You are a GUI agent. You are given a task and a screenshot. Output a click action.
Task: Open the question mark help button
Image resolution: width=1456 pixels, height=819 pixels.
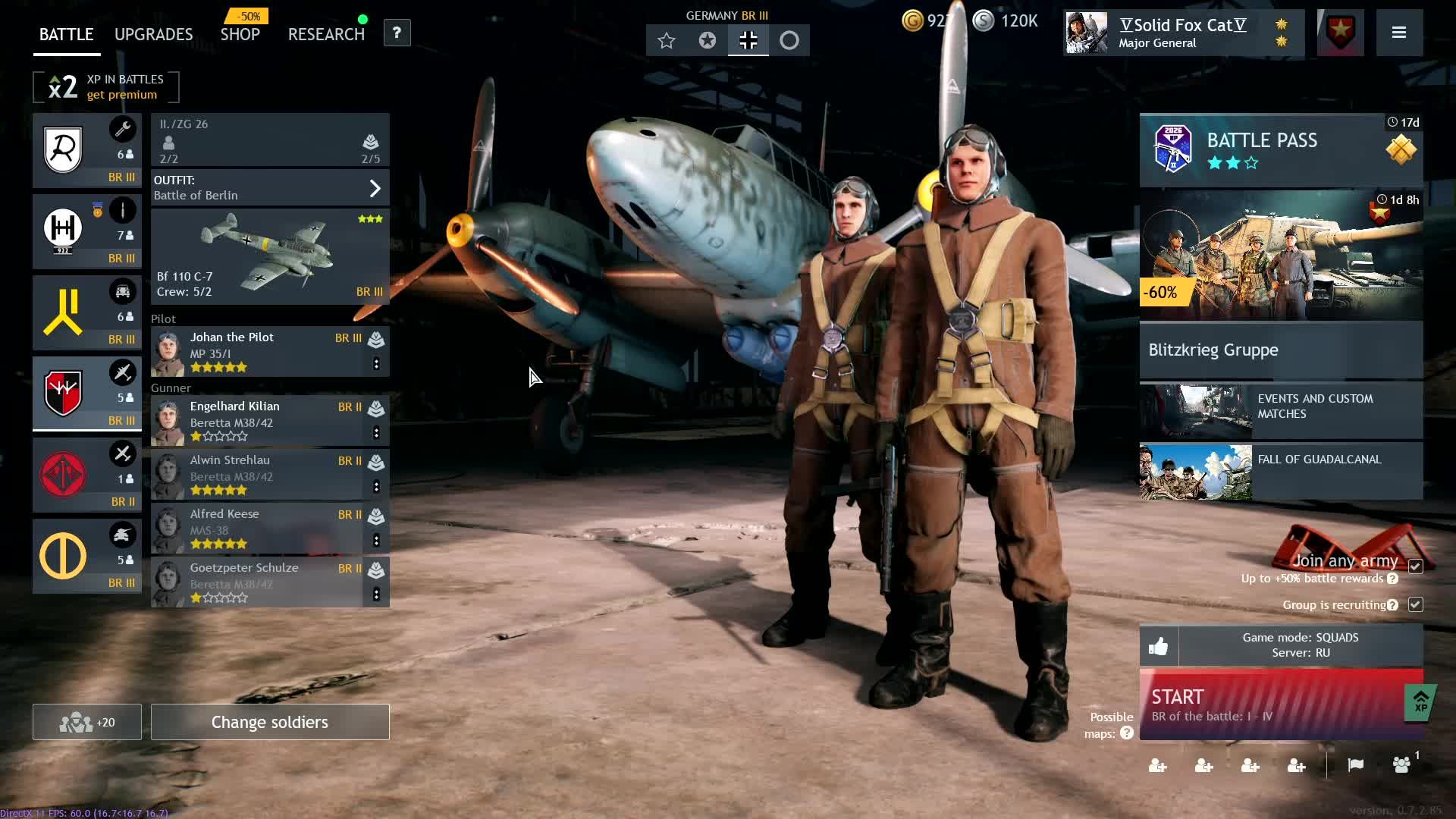(397, 33)
